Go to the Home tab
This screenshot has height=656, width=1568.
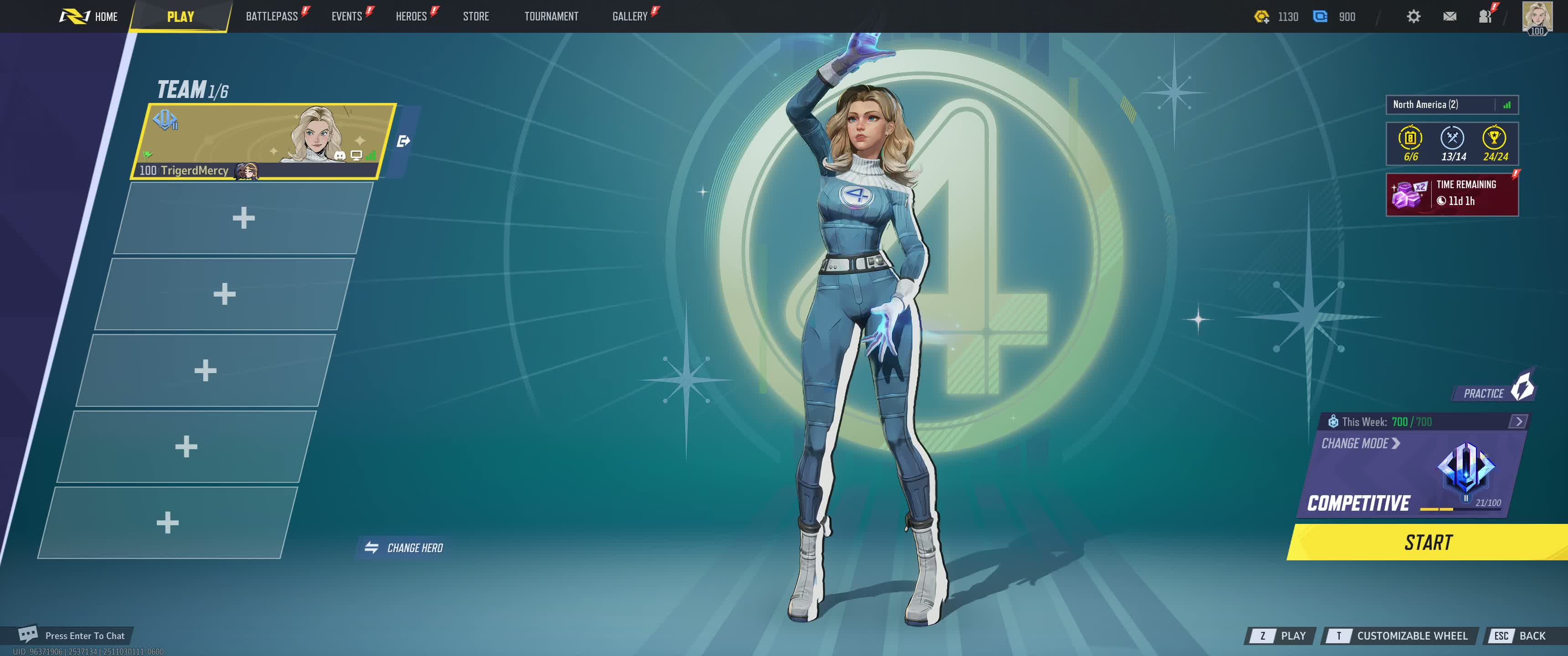tap(90, 16)
